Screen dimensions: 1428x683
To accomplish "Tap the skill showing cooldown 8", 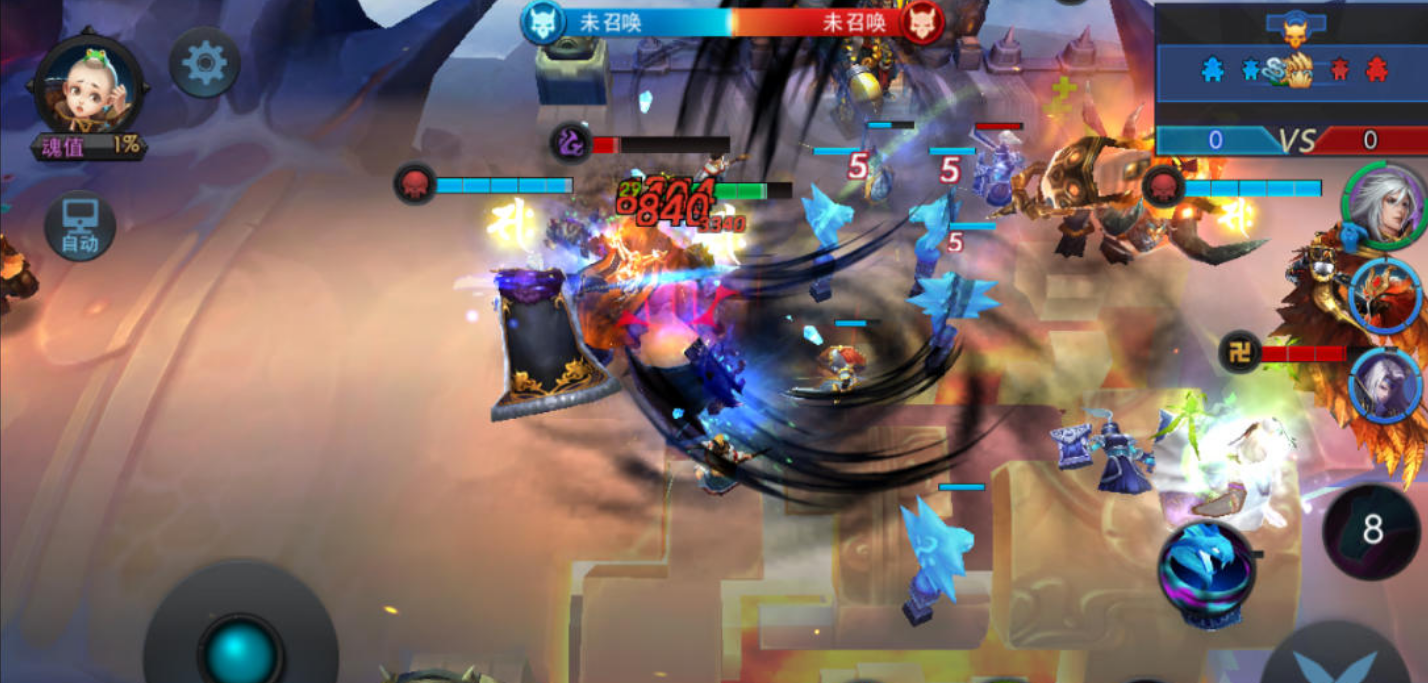I will (1372, 530).
